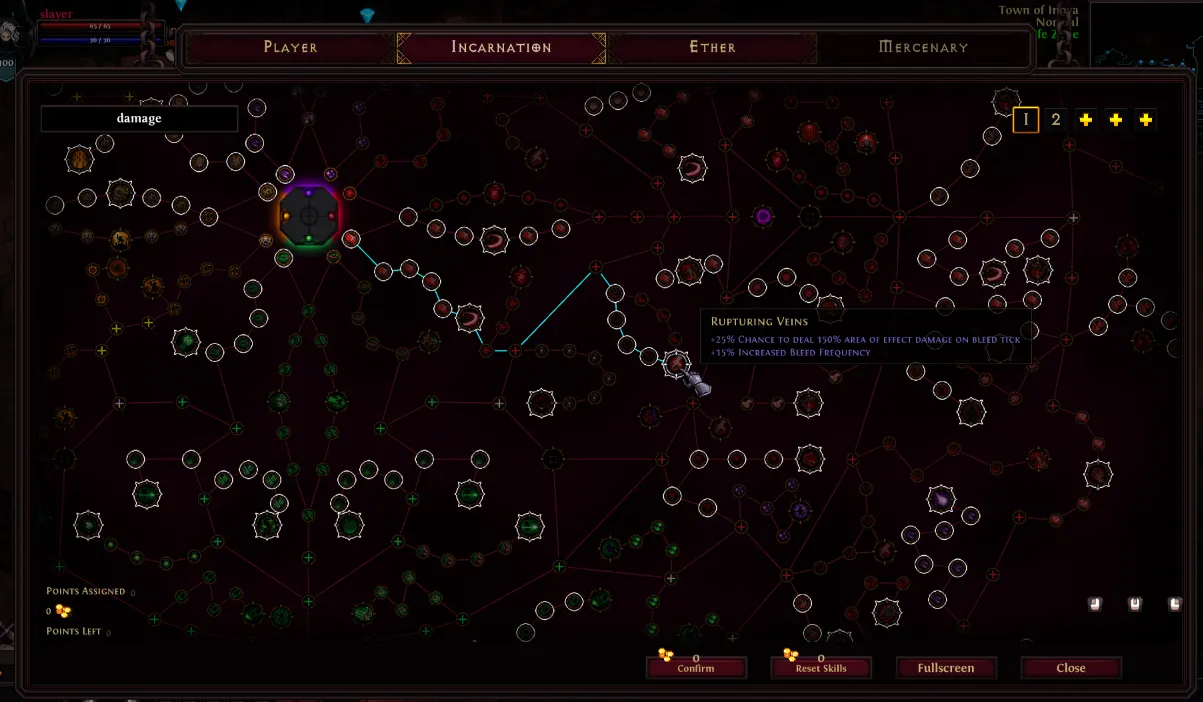
Task: Close the skill tree window
Action: coord(1070,668)
